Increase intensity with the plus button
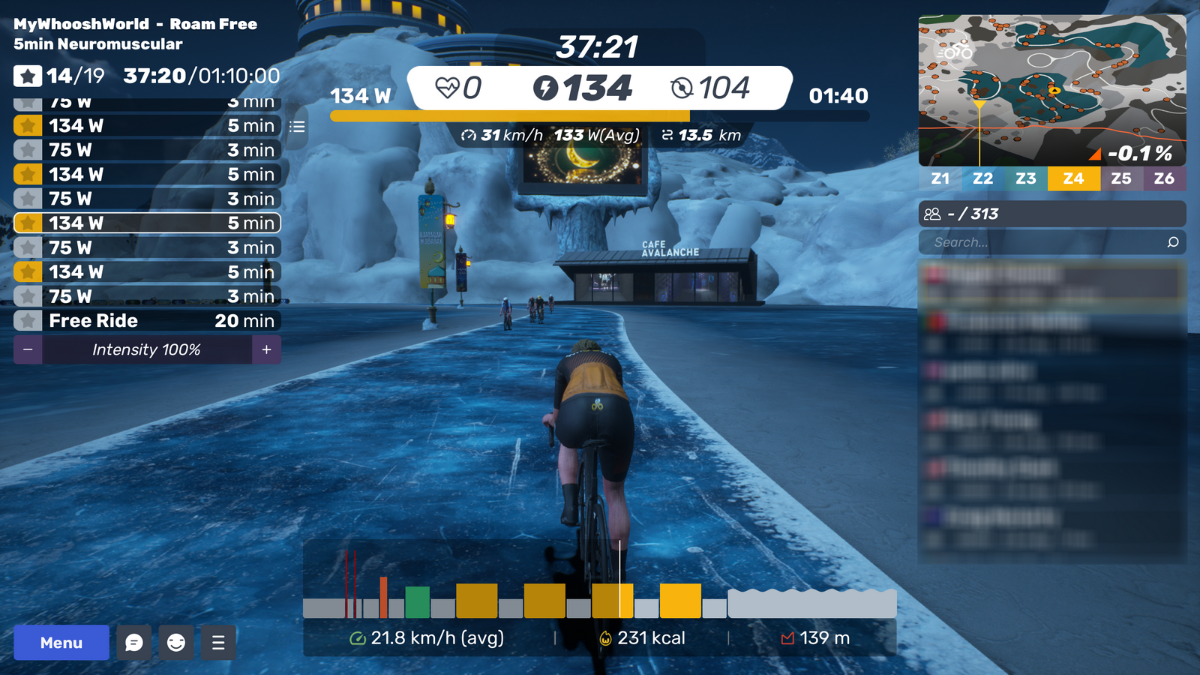 (x=266, y=350)
